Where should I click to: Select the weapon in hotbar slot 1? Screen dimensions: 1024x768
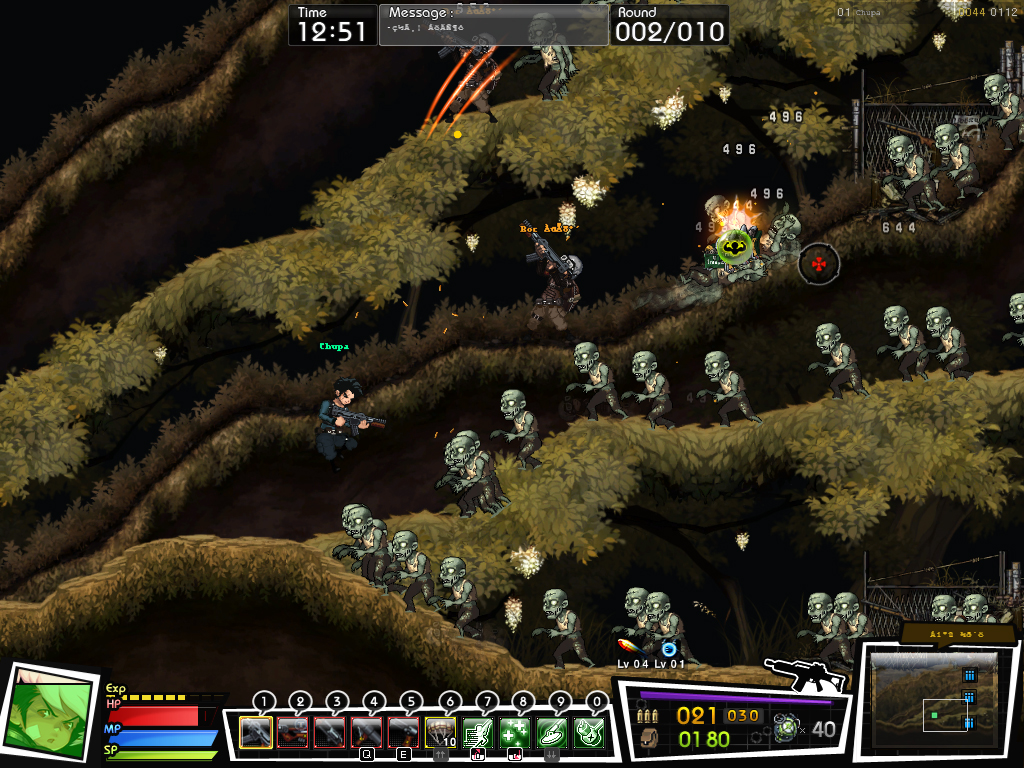pyautogui.click(x=255, y=732)
